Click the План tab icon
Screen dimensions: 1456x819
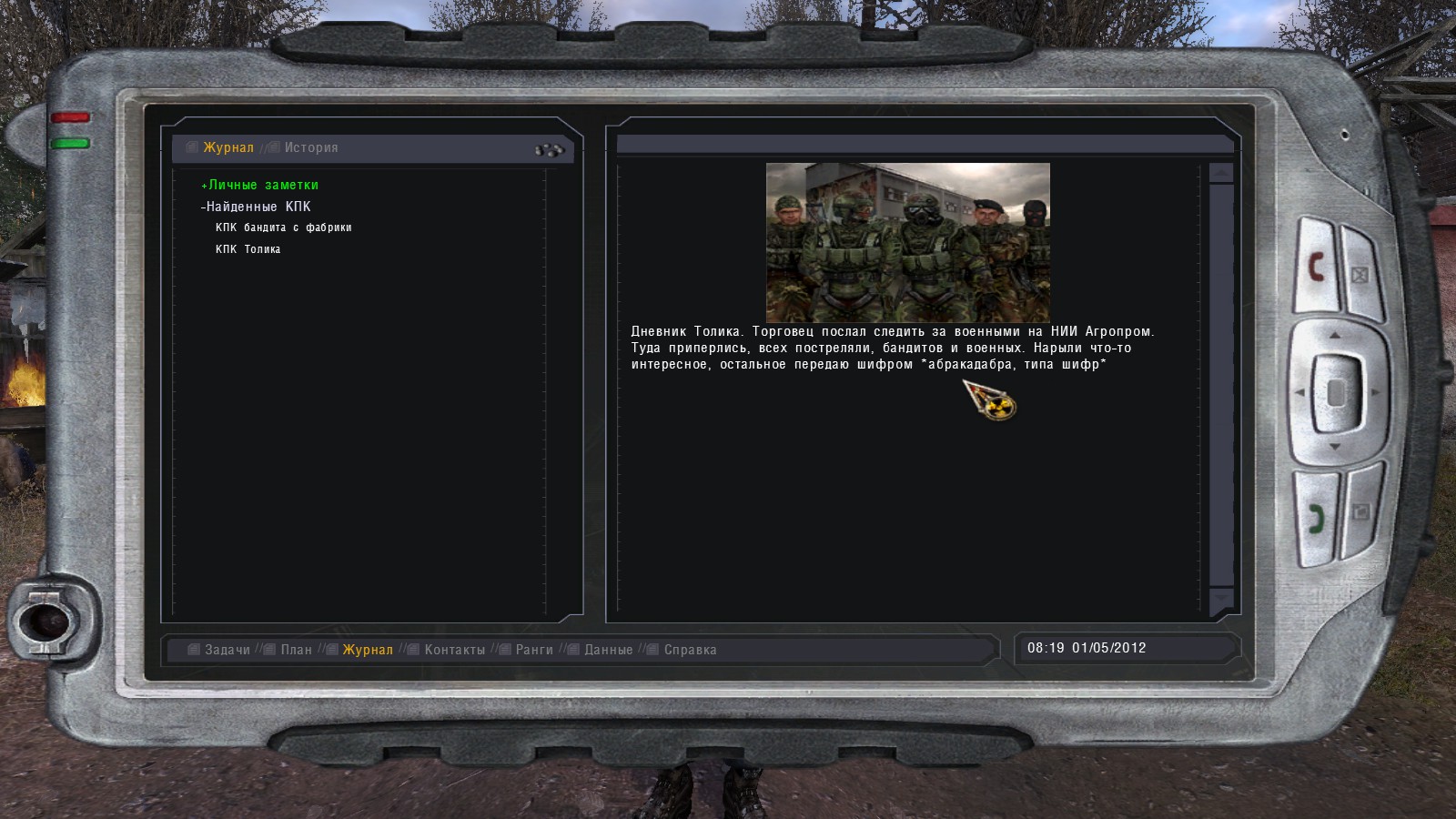(x=268, y=650)
